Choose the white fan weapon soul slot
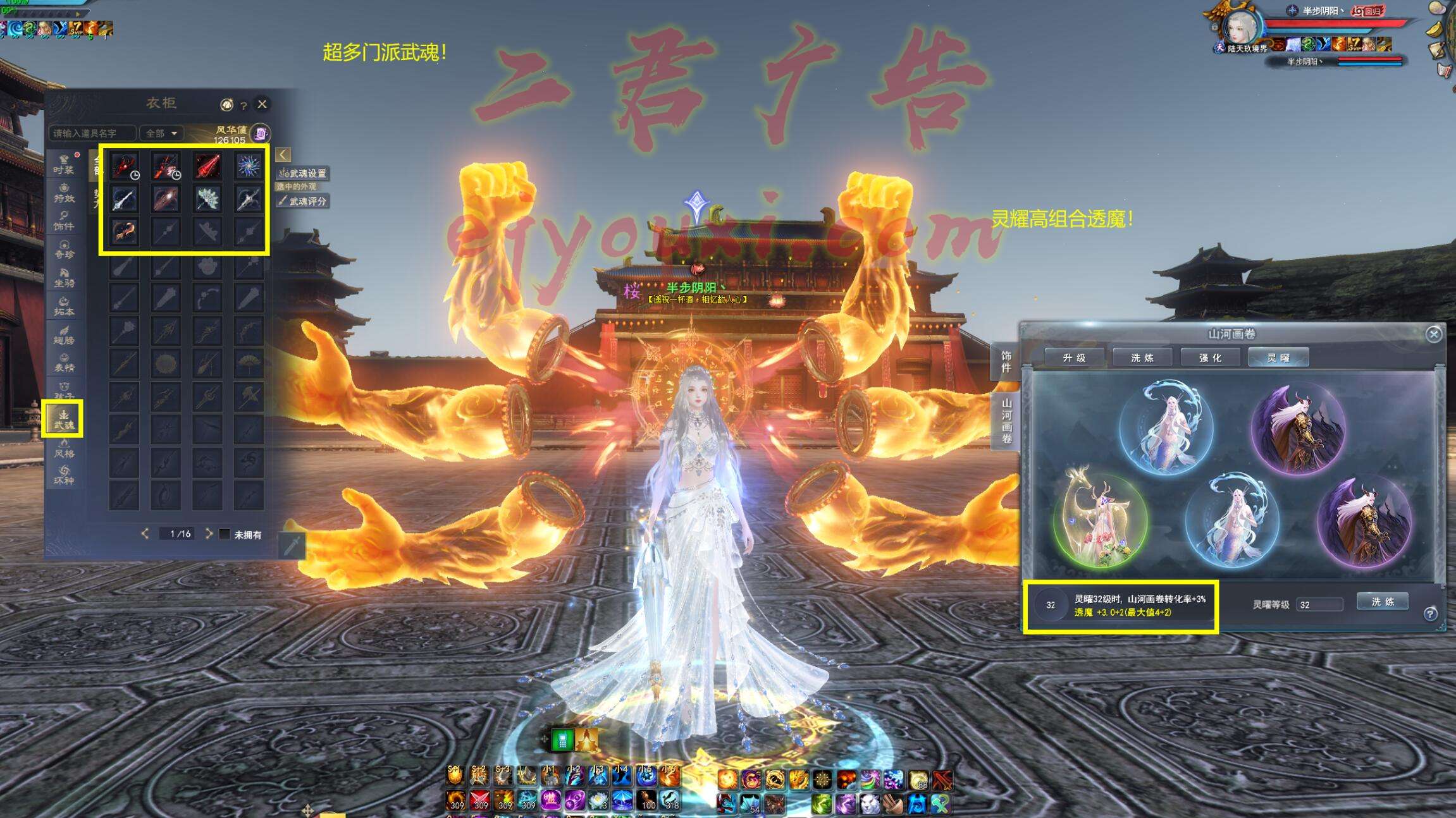Viewport: 1456px width, 818px height. coord(207,199)
